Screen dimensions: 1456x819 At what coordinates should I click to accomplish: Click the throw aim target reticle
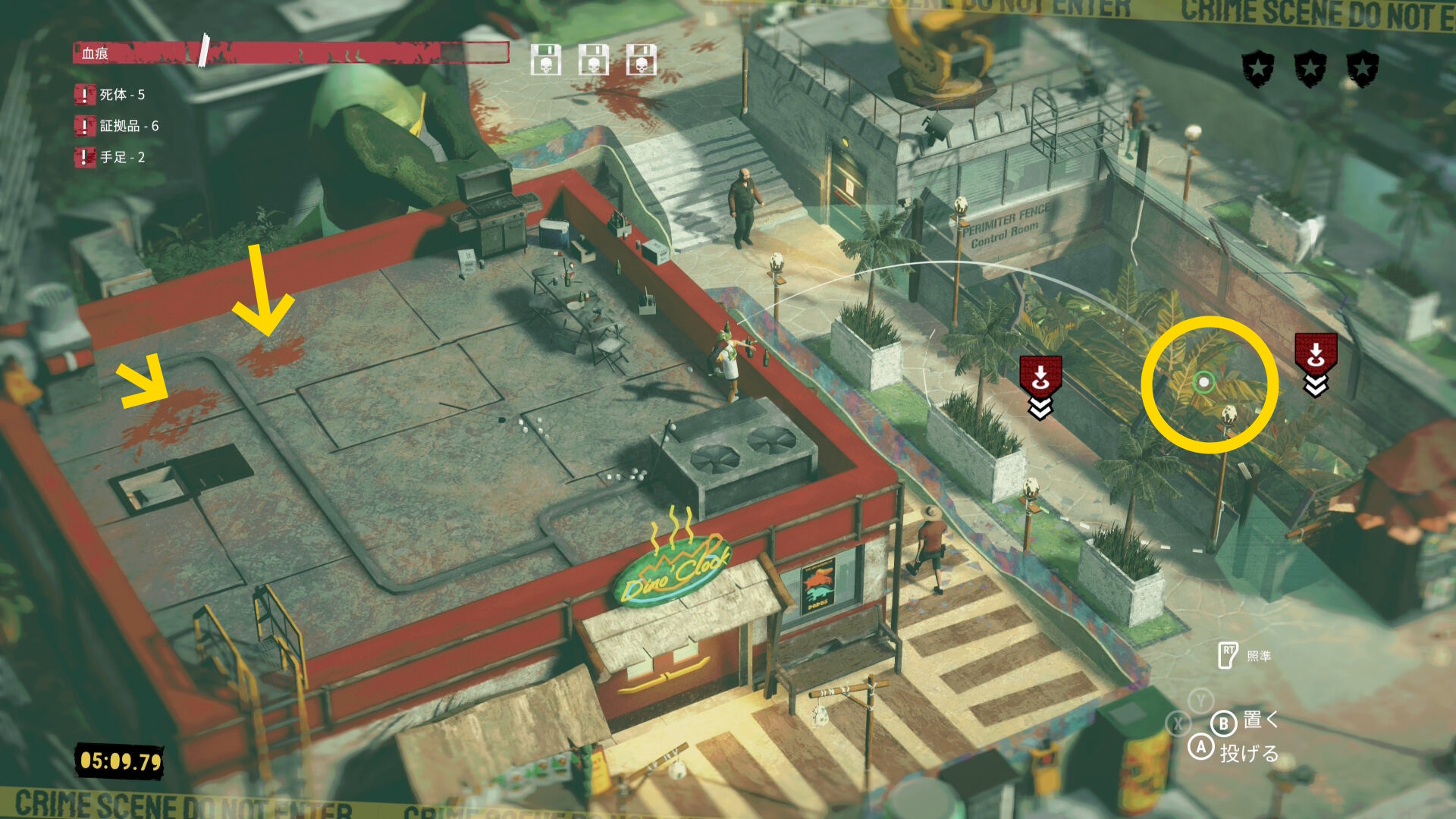click(x=1203, y=382)
